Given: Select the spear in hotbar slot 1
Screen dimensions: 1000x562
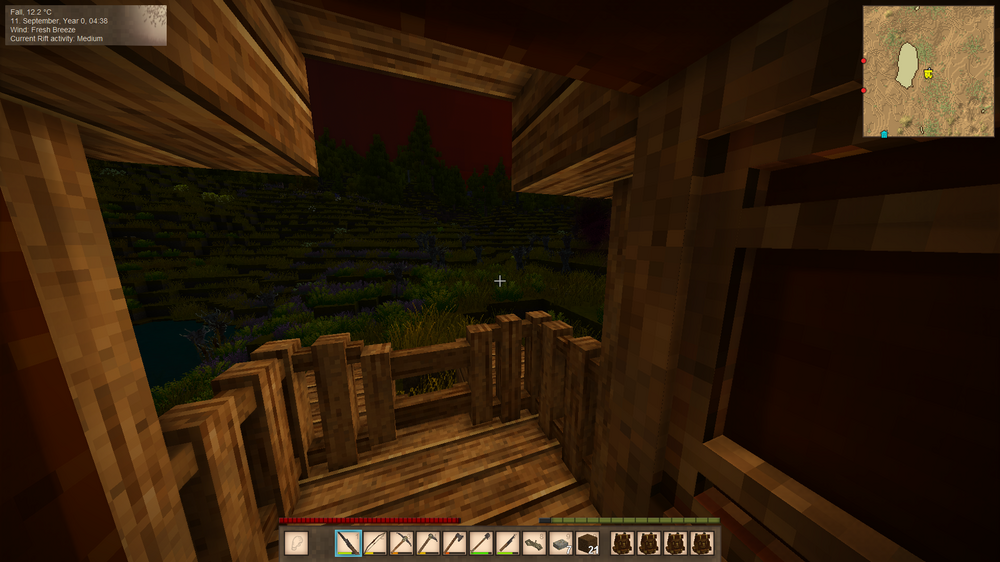Looking at the screenshot, I should [x=348, y=543].
